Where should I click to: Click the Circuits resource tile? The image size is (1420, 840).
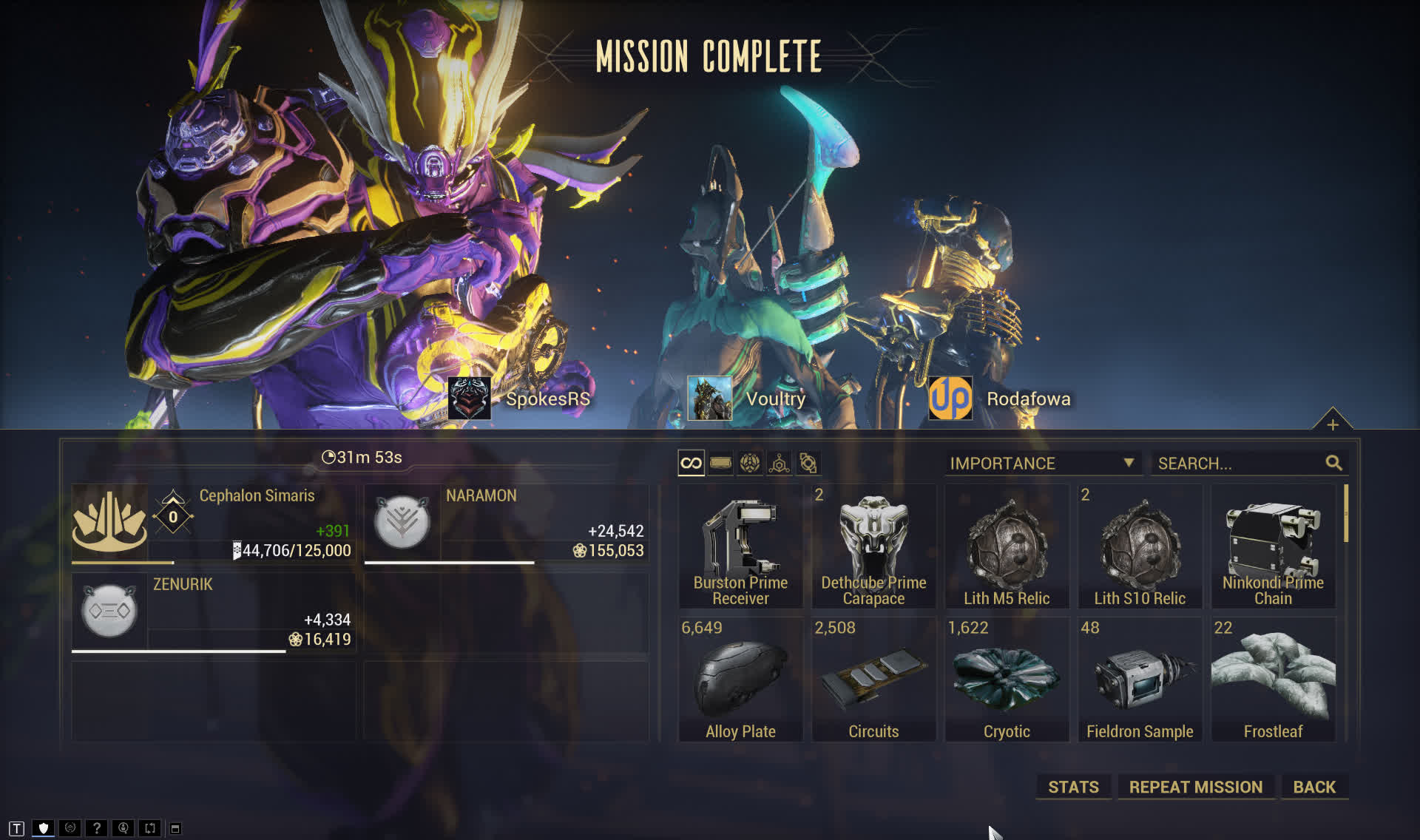(873, 680)
